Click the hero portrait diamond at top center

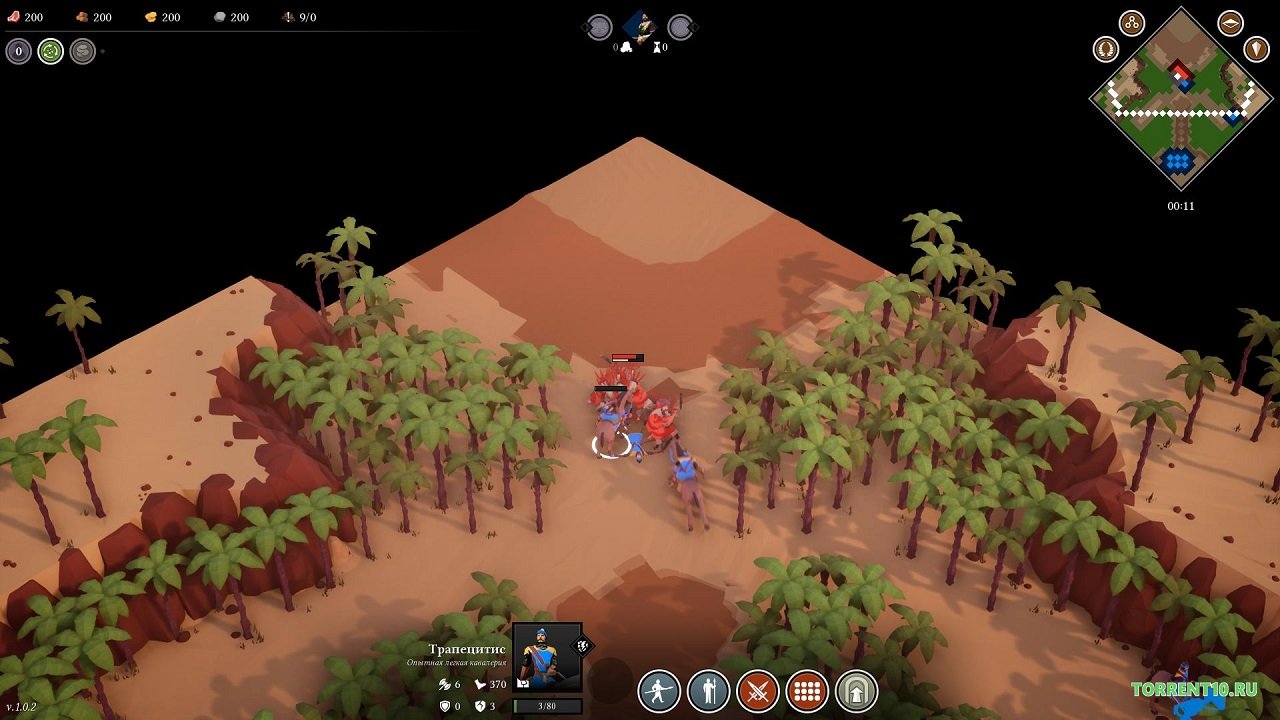pos(640,26)
